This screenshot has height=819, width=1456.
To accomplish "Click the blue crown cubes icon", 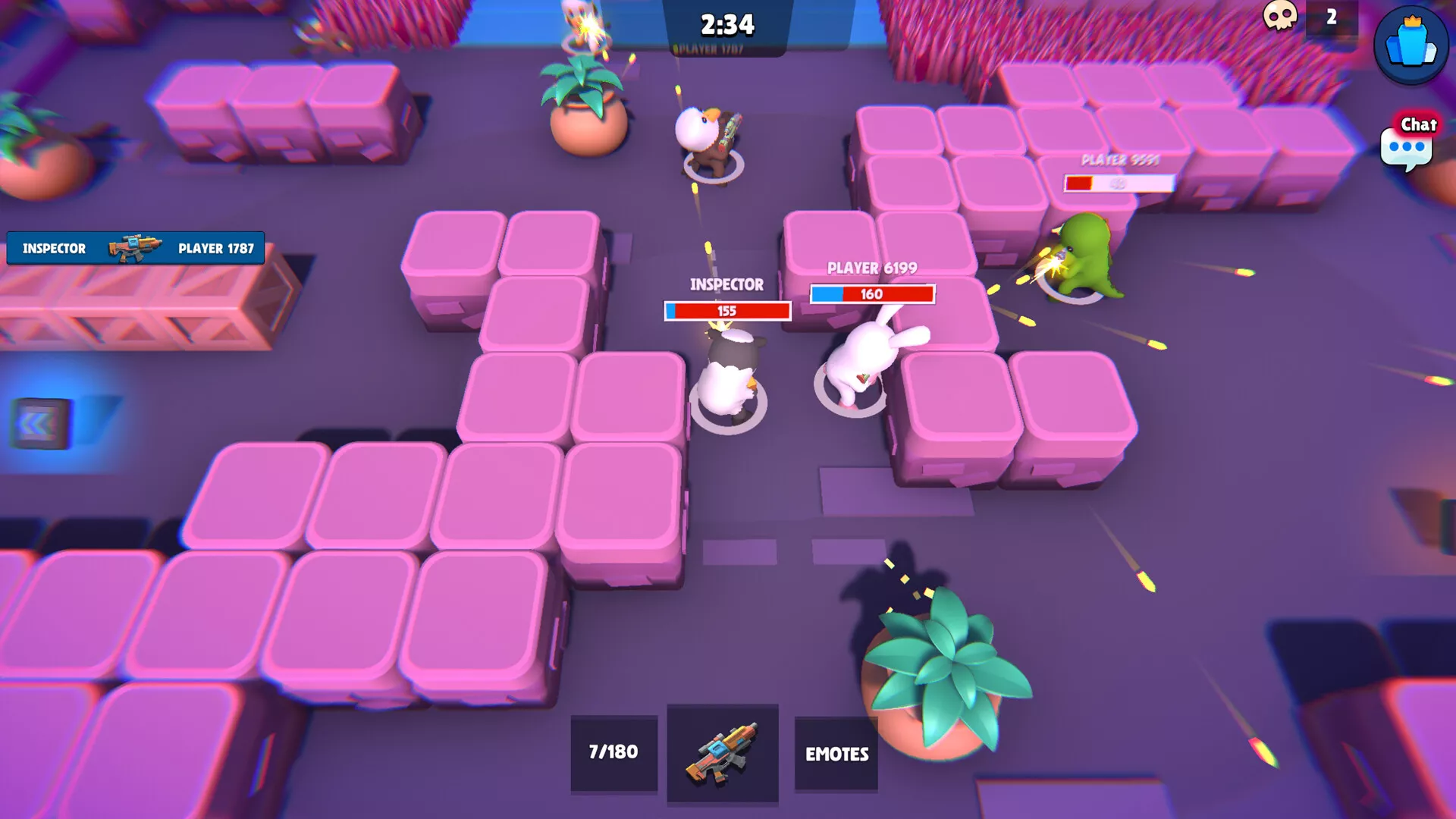I will tap(1410, 45).
